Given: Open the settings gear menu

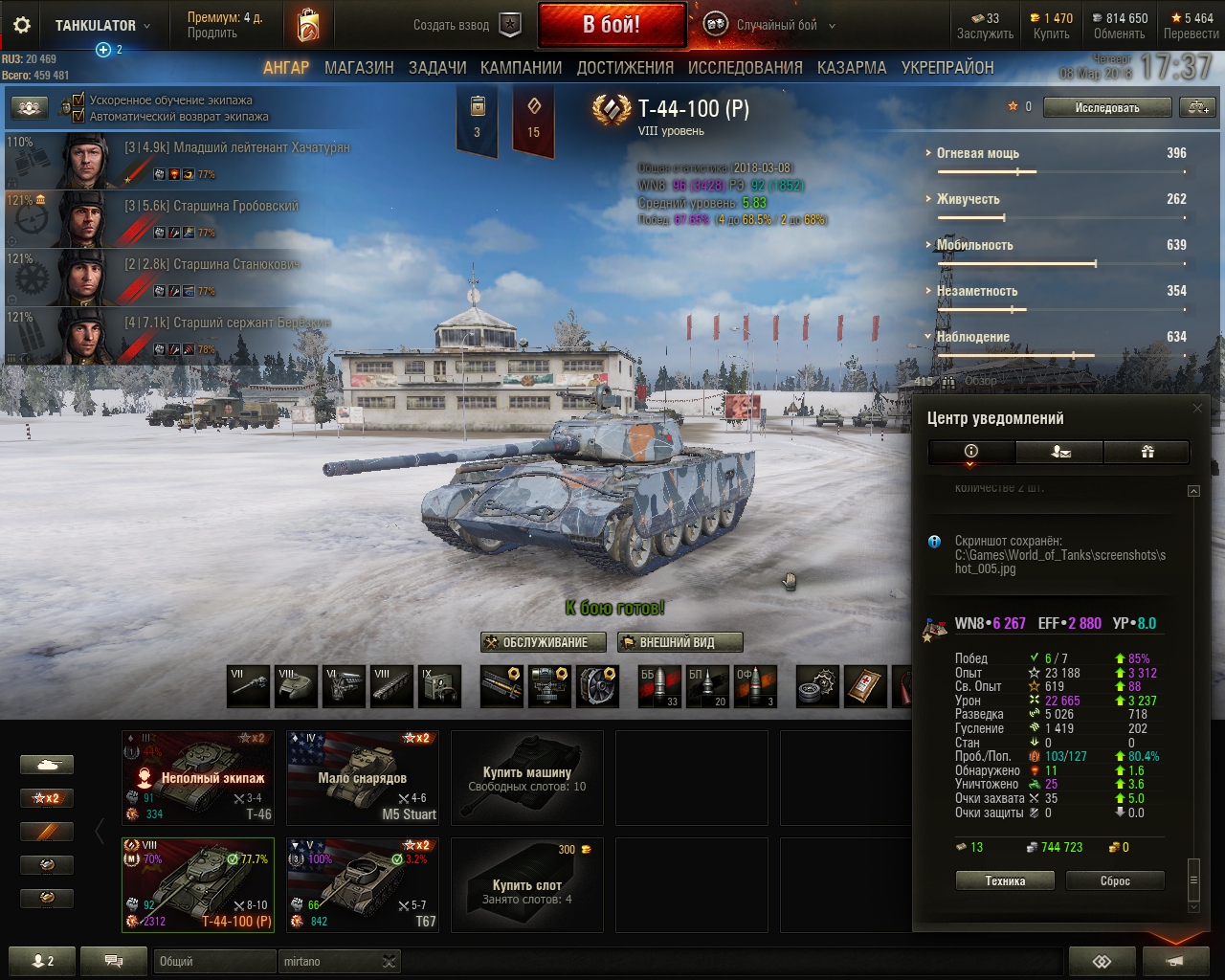Looking at the screenshot, I should pos(21,26).
